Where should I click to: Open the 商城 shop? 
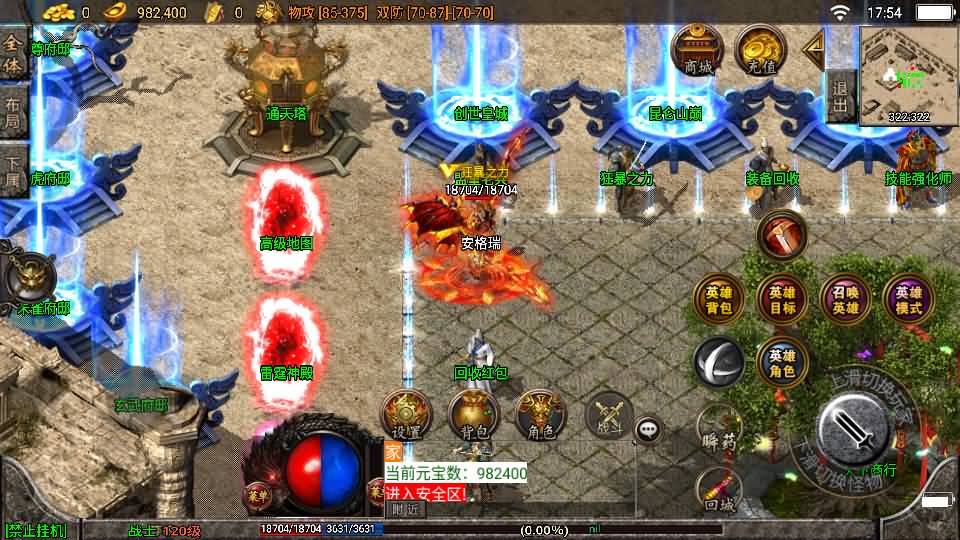tap(698, 49)
